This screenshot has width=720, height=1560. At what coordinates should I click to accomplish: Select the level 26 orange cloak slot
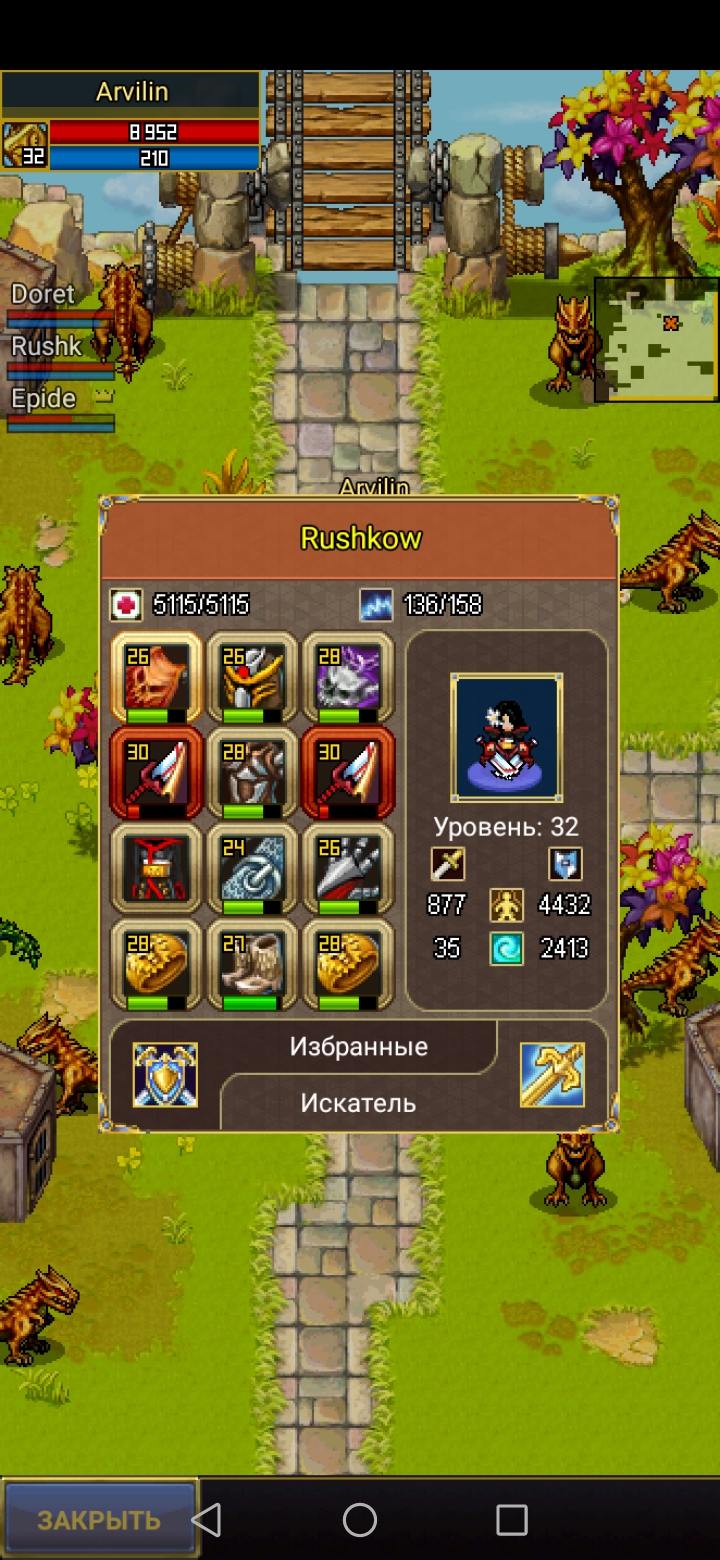[x=156, y=677]
